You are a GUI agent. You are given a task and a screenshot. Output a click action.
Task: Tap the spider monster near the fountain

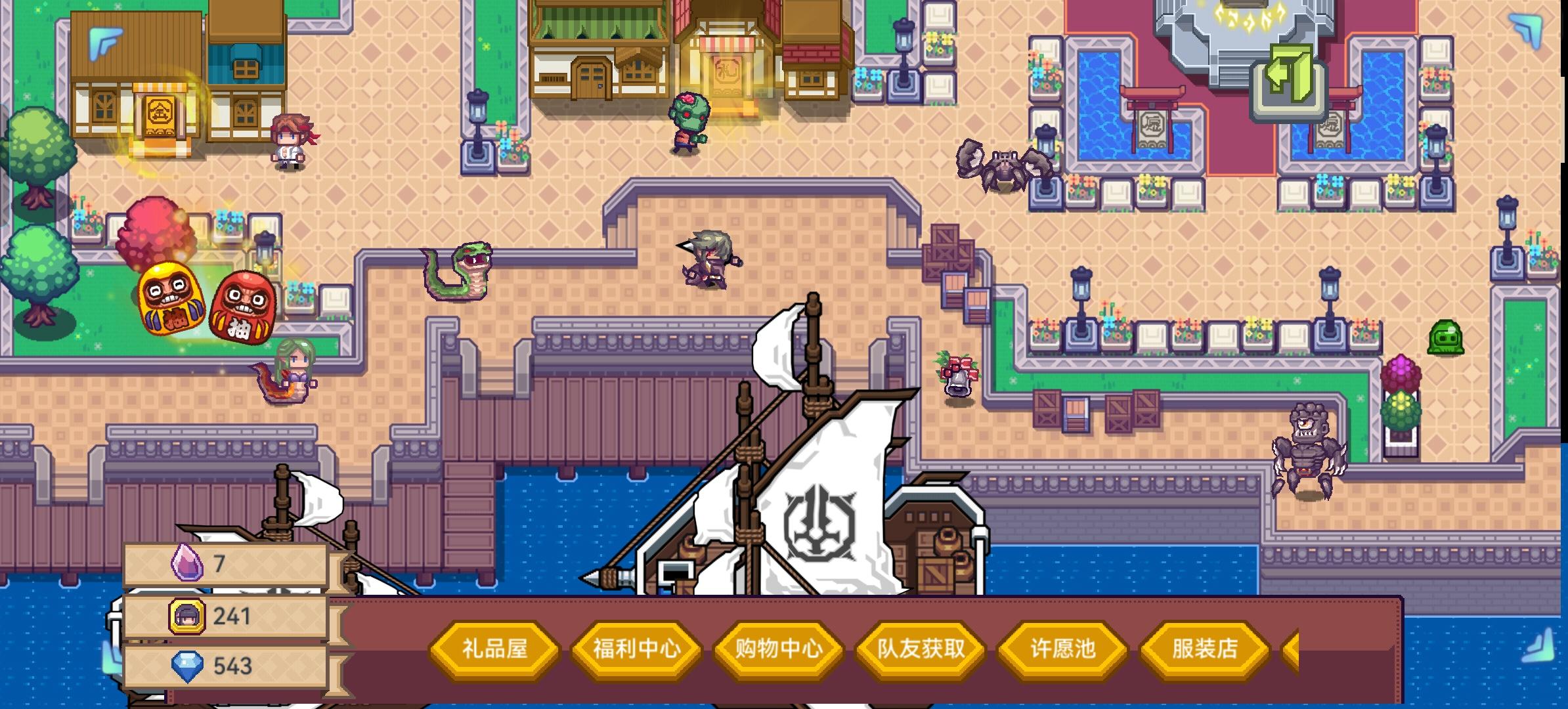[1004, 165]
